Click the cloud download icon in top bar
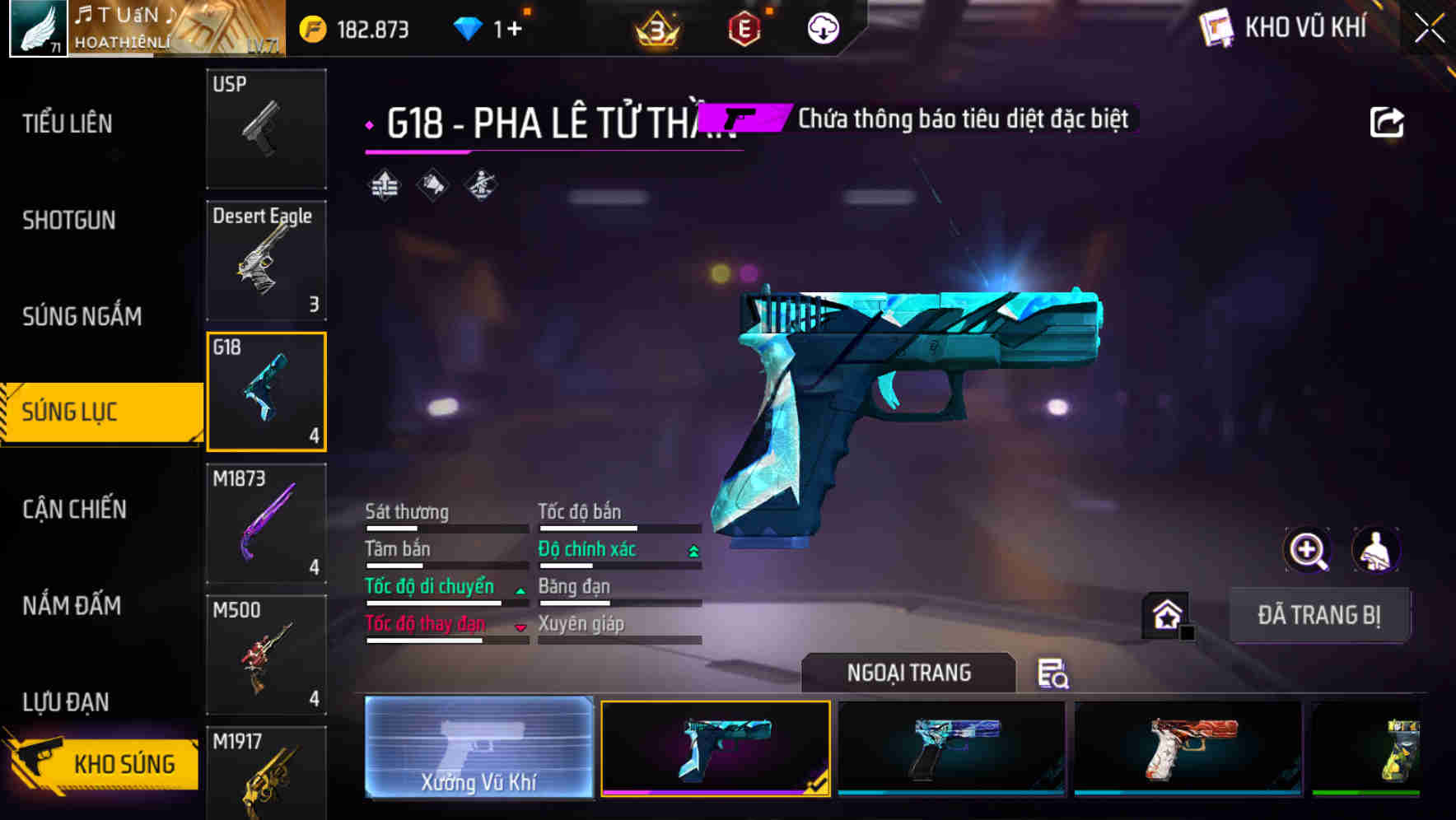The height and width of the screenshot is (820, 1456). coord(821,28)
